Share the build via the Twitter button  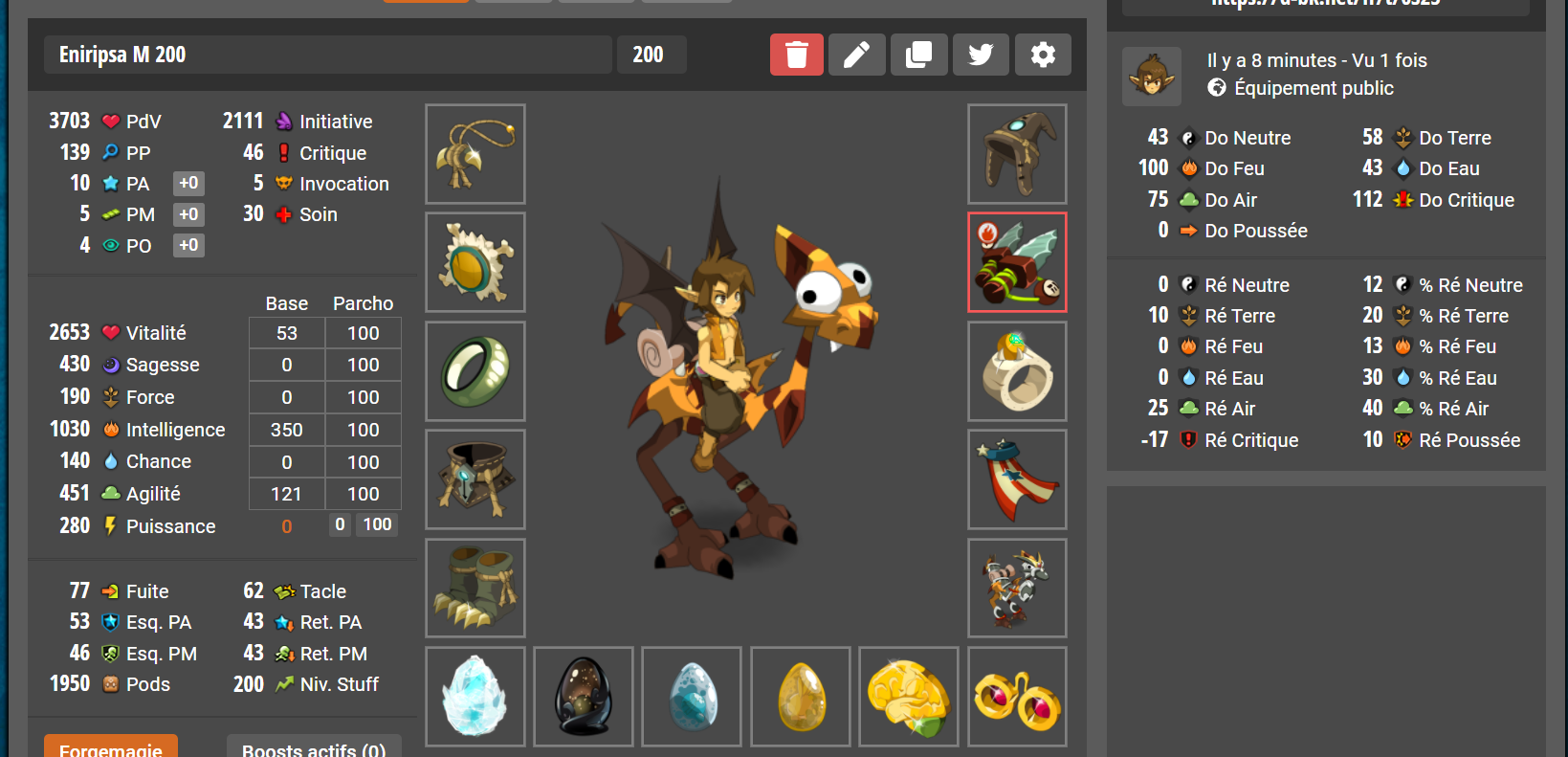(x=981, y=55)
